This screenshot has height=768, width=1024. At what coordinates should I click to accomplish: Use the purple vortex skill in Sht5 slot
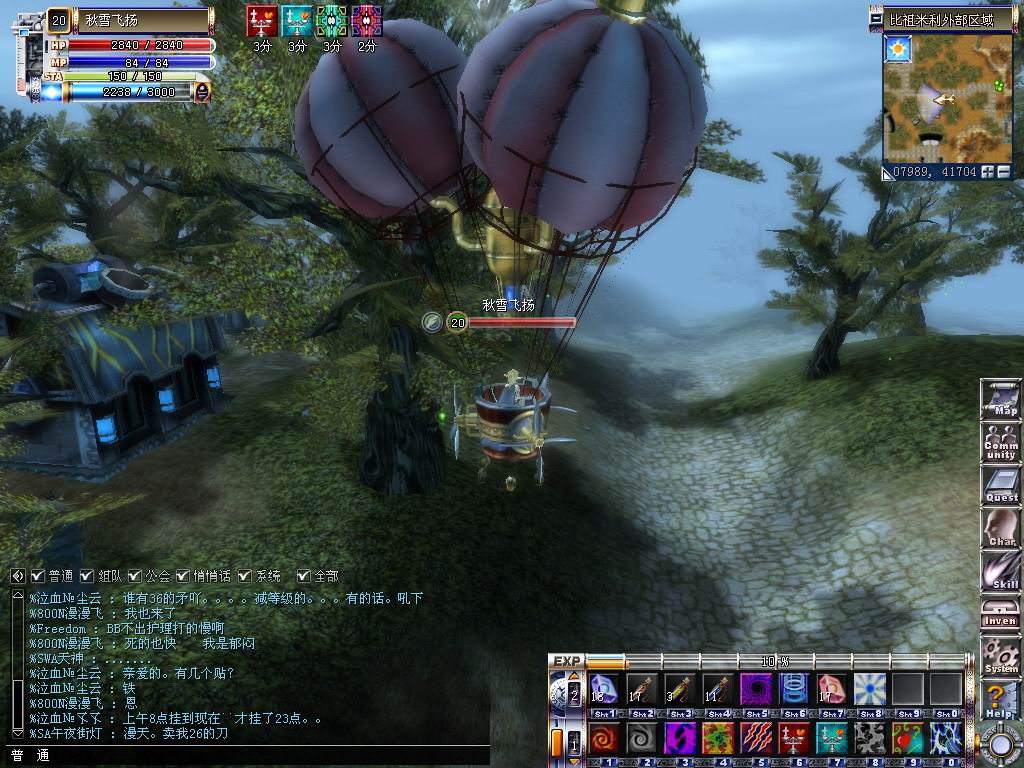tap(753, 689)
